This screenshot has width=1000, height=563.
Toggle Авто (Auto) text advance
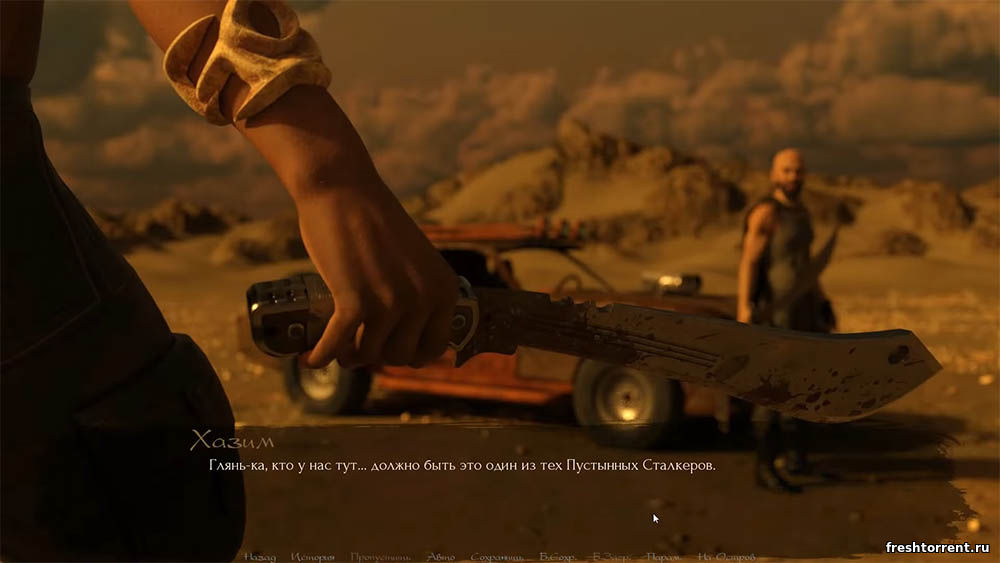[x=440, y=556]
